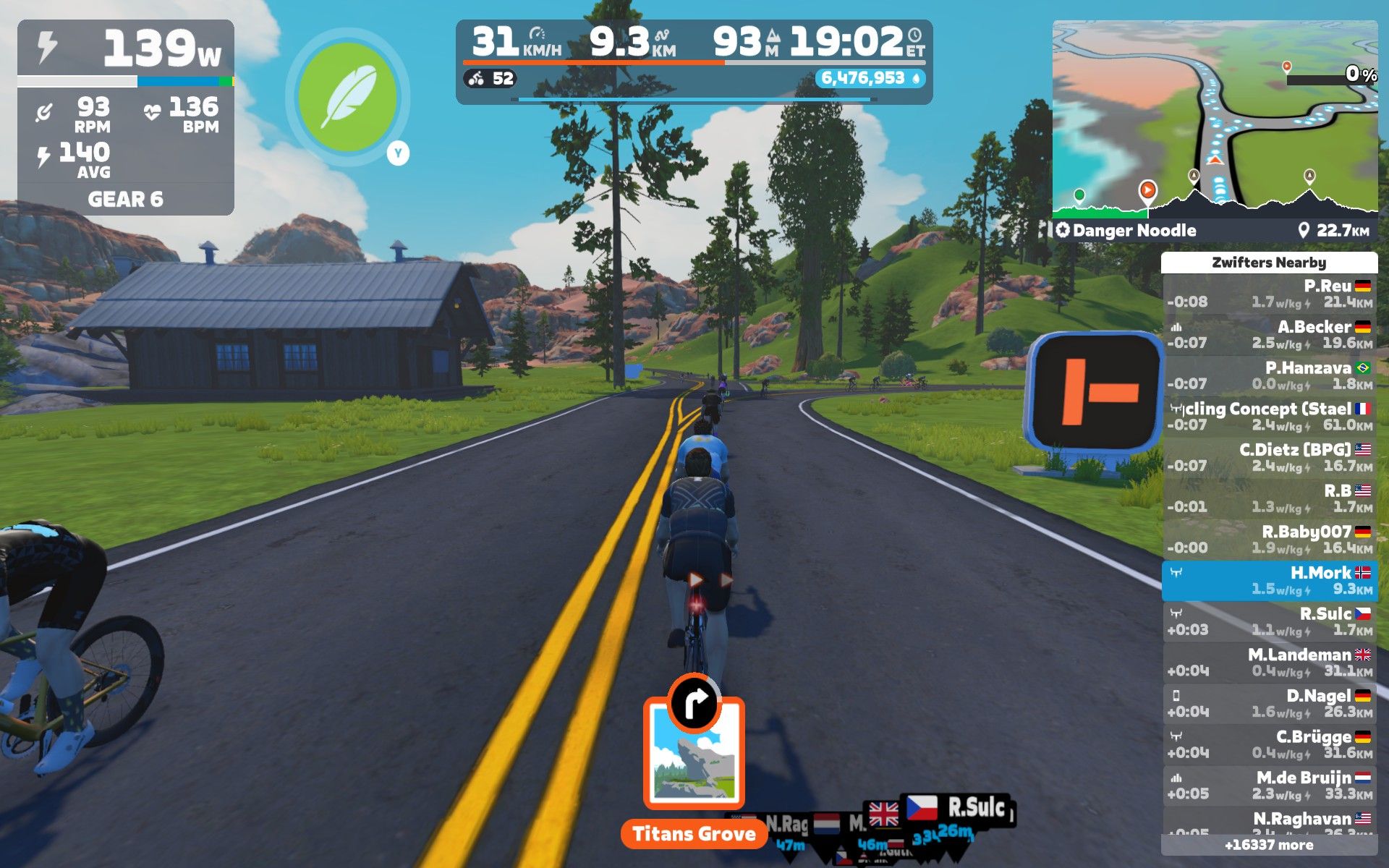Open the minimap view
The height and width of the screenshot is (868, 1389).
[1215, 119]
